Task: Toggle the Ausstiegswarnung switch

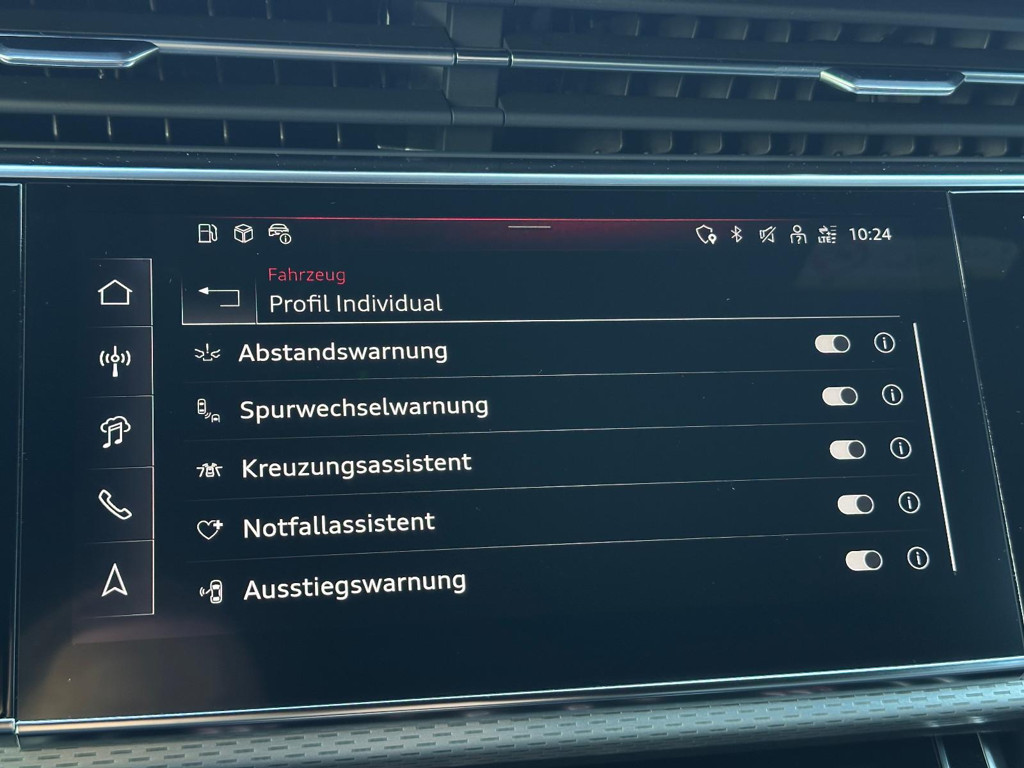Action: (x=864, y=560)
